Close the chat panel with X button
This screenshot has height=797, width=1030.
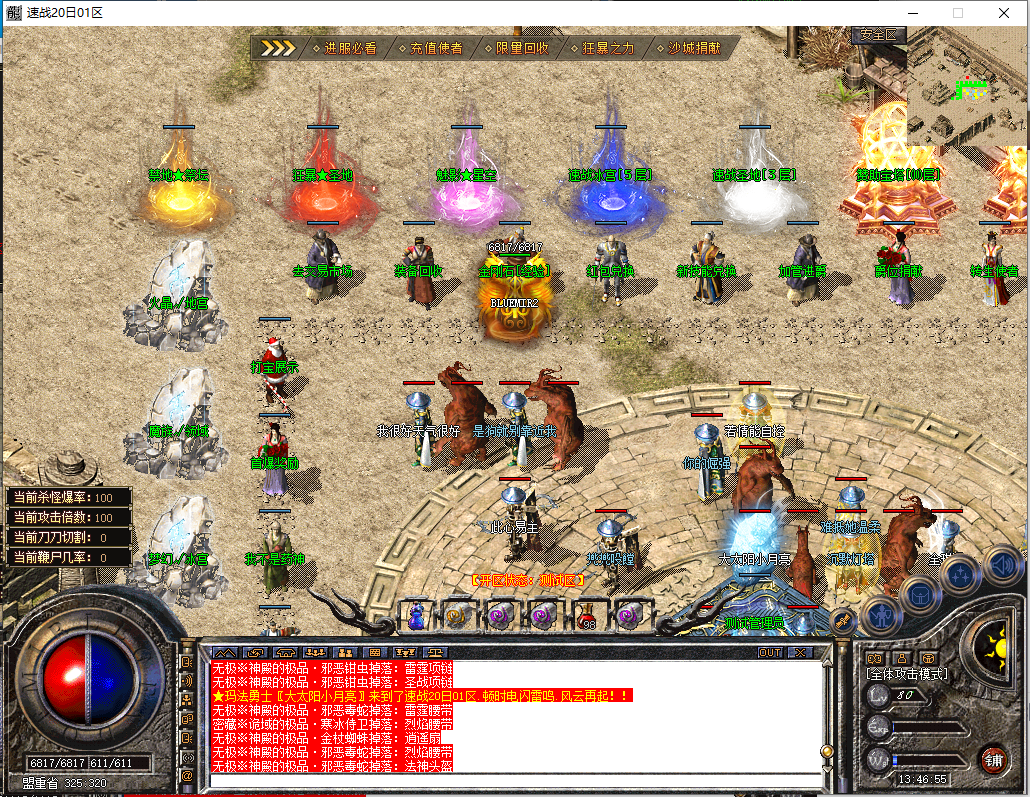[x=800, y=652]
